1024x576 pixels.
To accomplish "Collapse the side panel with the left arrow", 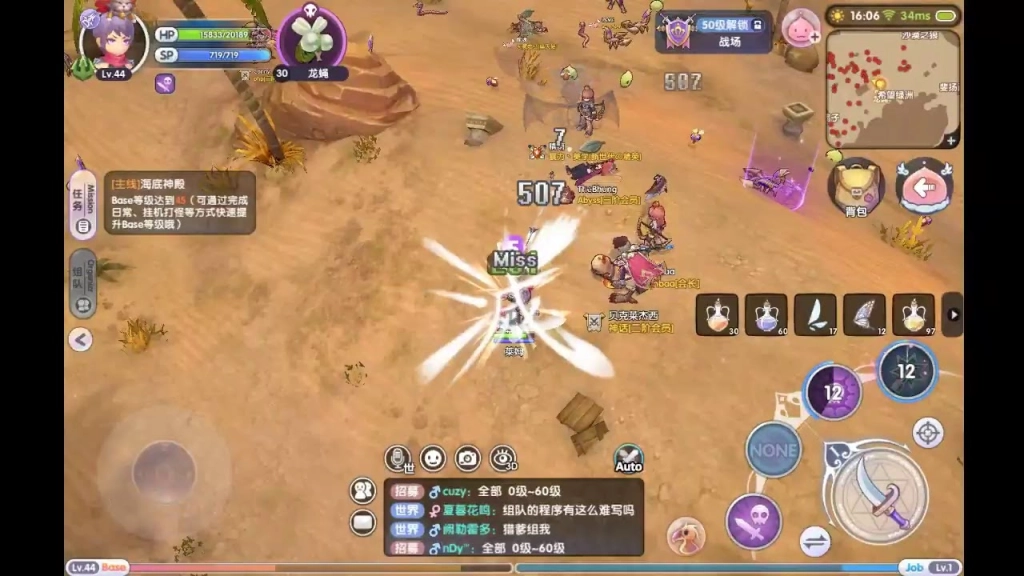I will click(x=81, y=340).
